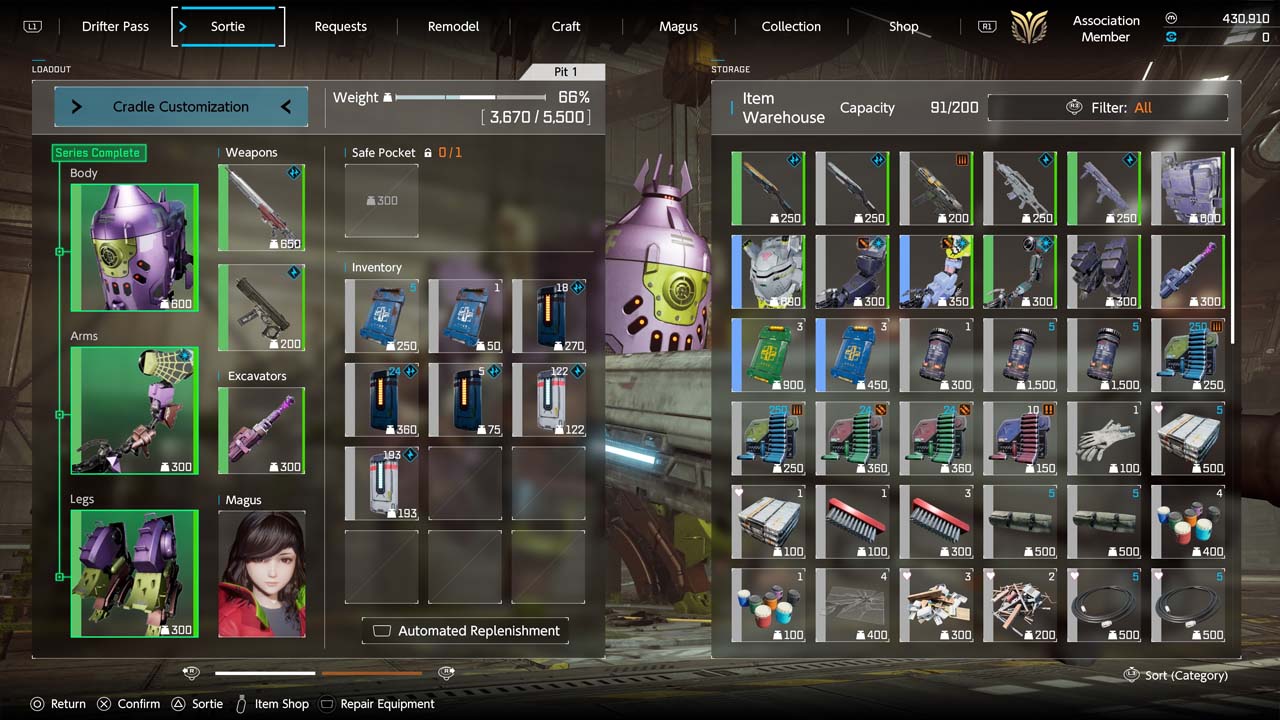Select the purple Body part slot
The height and width of the screenshot is (720, 1280).
coord(134,247)
